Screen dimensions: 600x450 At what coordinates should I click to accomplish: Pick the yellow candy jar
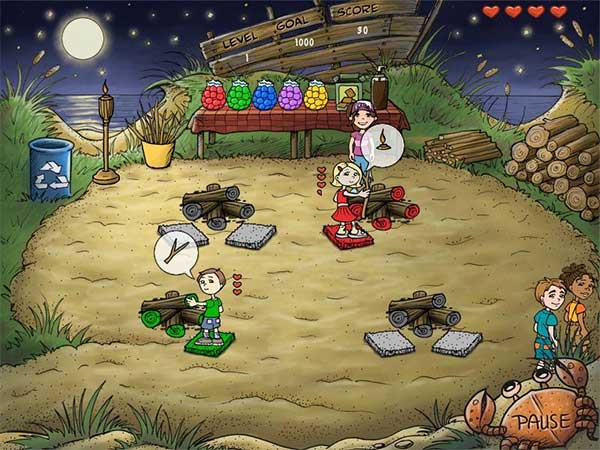316,95
